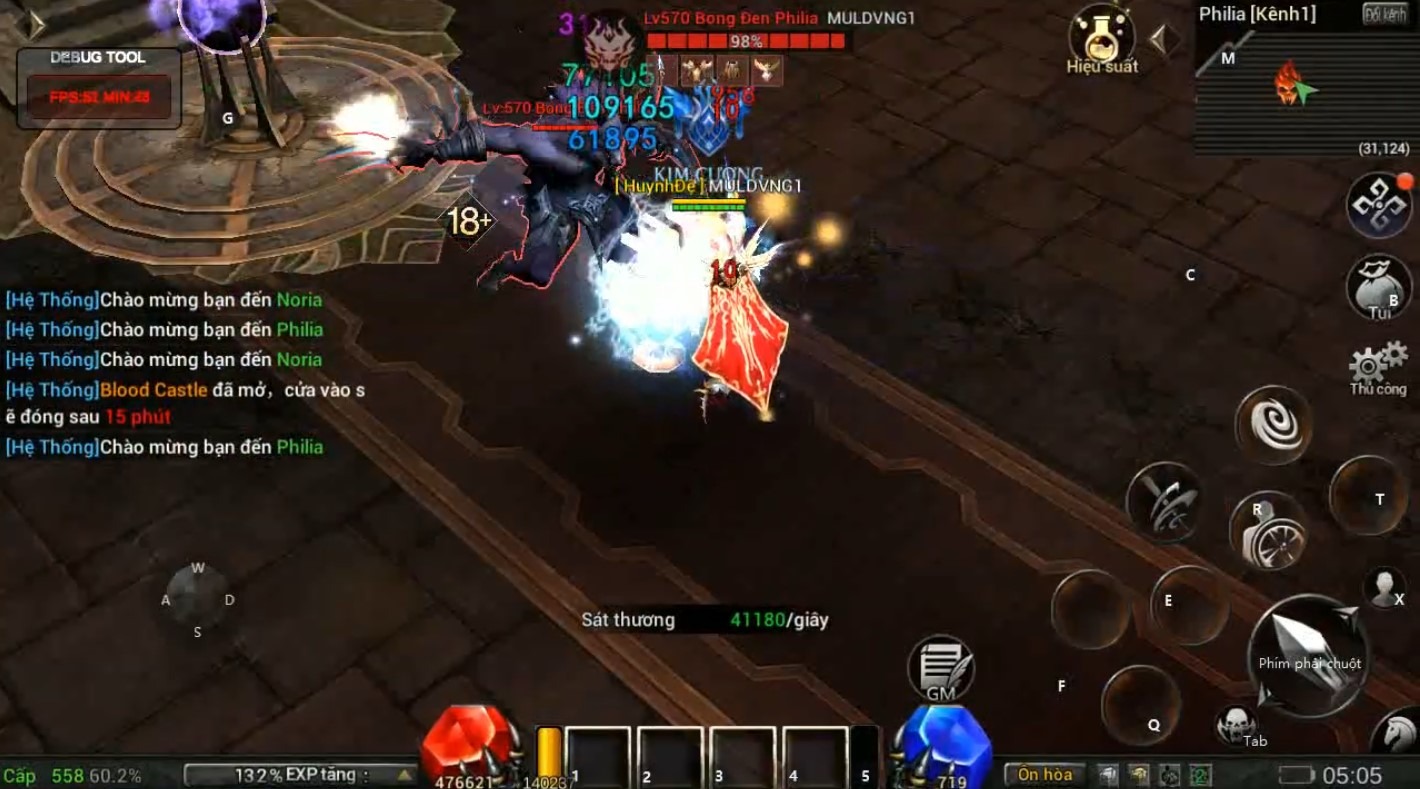Open the Hiệu suất potion menu
Screen dimensions: 1420x789
(x=1101, y=38)
